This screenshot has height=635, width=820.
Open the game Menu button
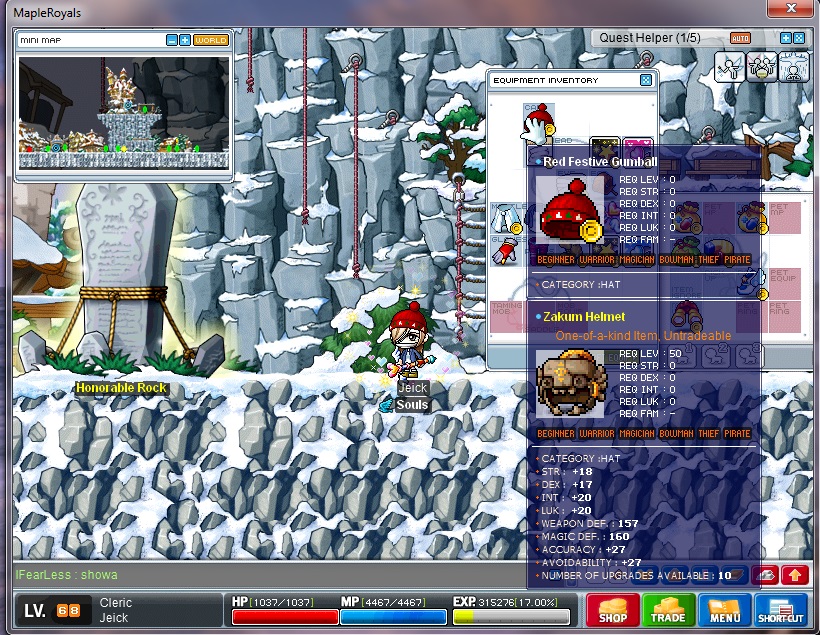pyautogui.click(x=725, y=609)
